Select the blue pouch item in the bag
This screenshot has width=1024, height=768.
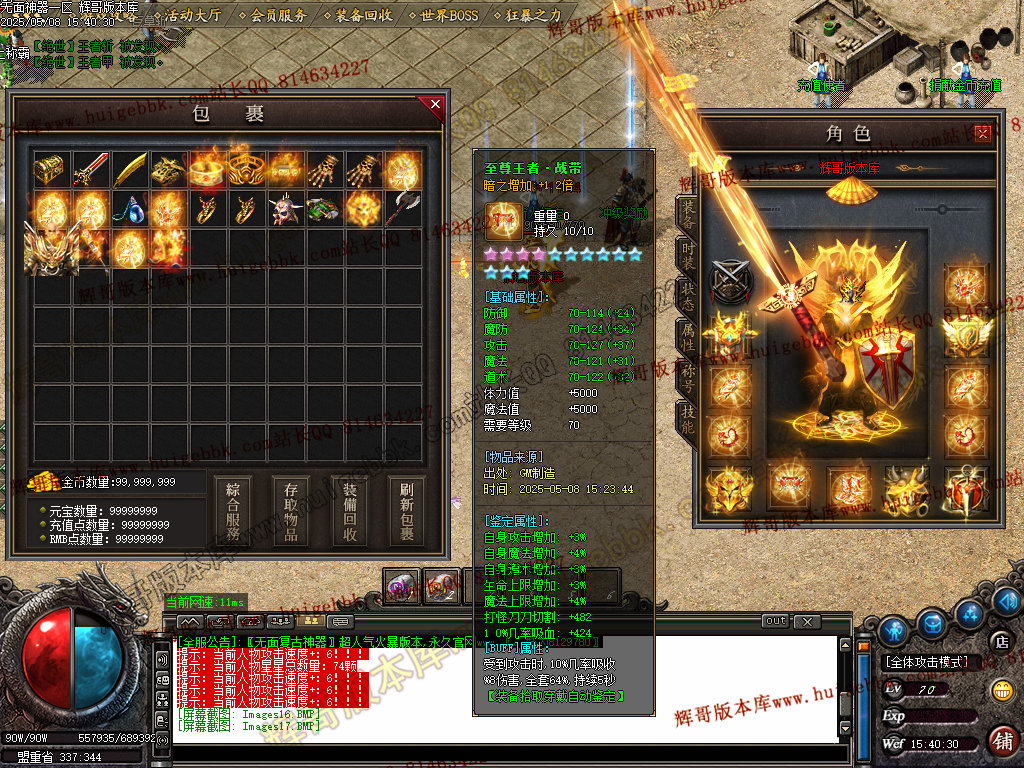(x=128, y=209)
